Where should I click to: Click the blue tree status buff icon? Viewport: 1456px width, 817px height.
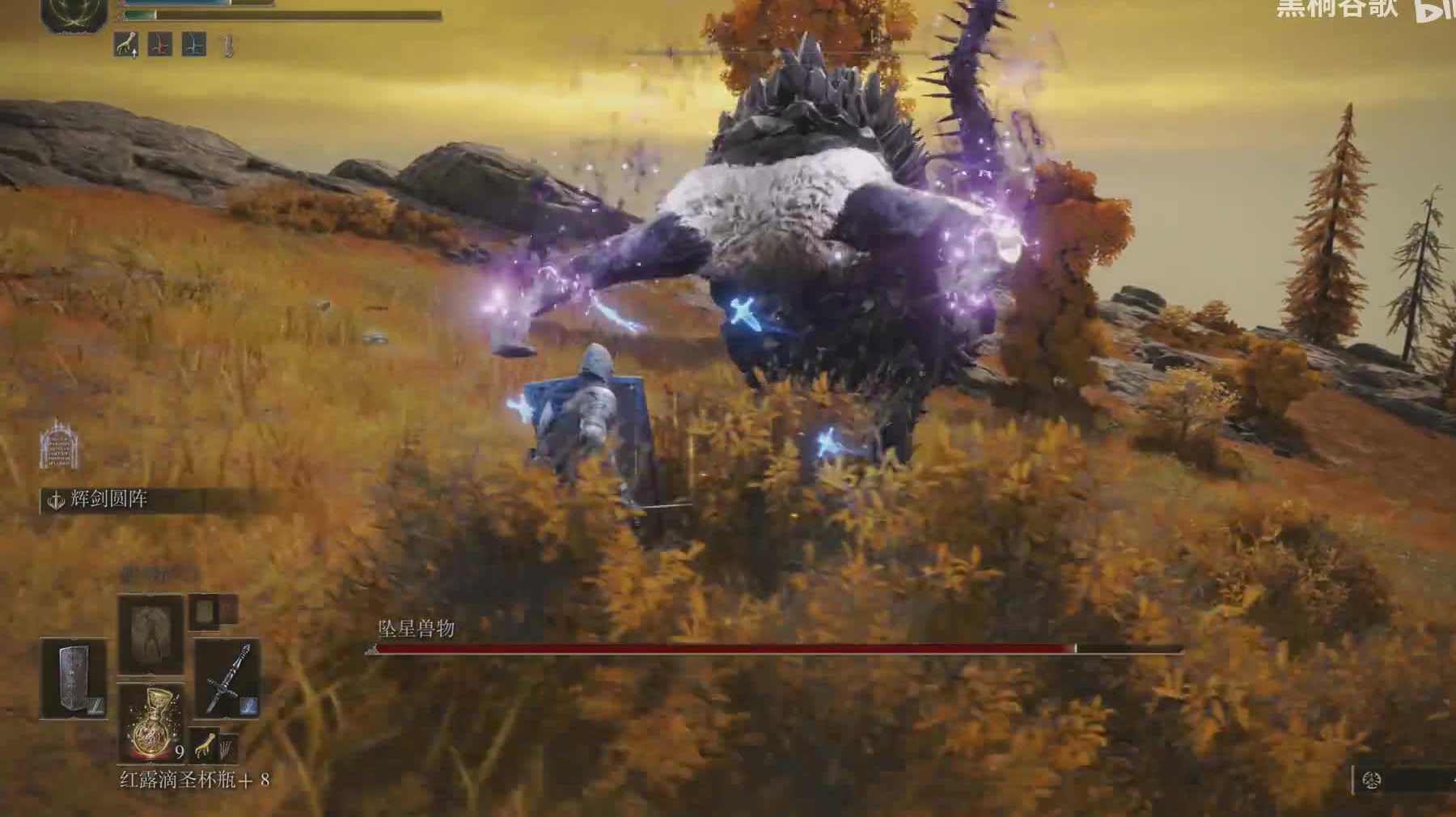pyautogui.click(x=193, y=44)
